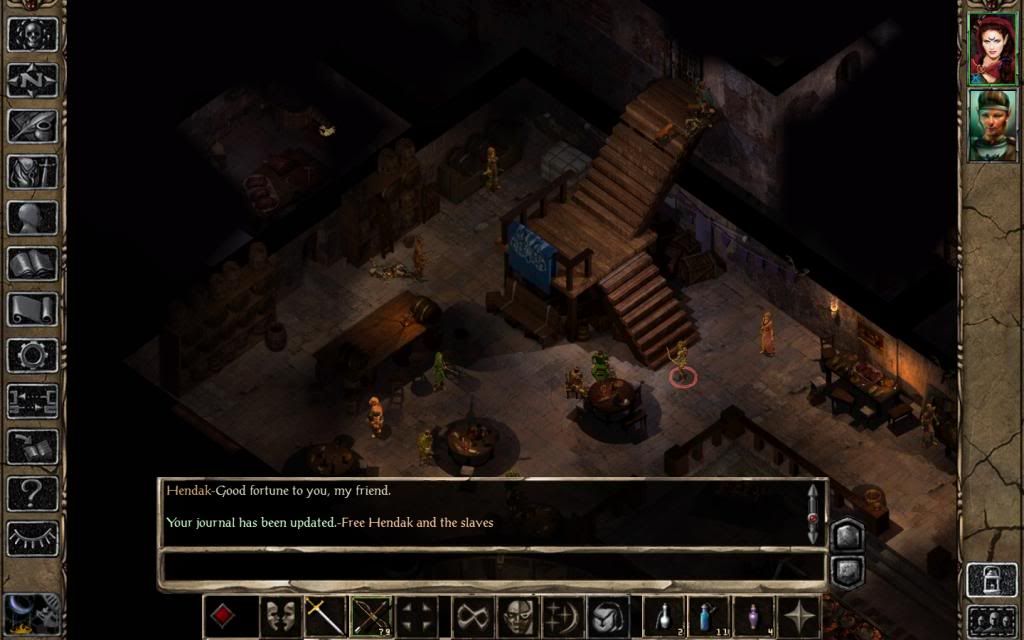Open the backpack quick-loot button
This screenshot has width=1024, height=640.
coord(607,616)
